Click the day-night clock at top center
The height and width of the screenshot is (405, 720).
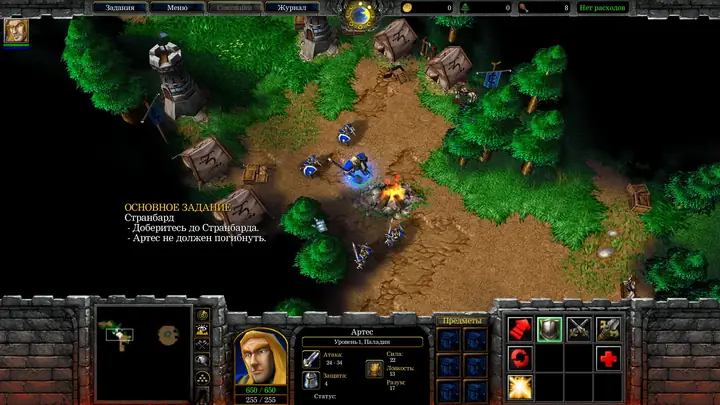(360, 12)
